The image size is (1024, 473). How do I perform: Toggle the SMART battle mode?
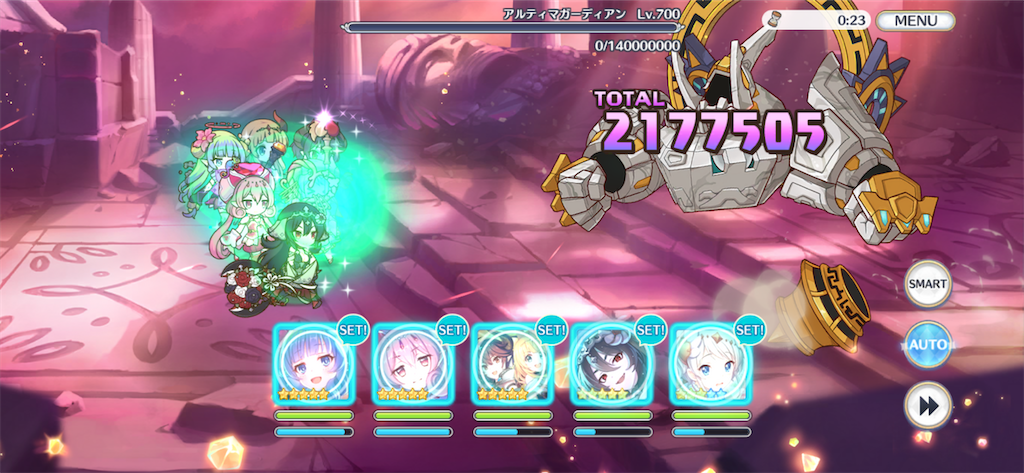[x=927, y=284]
